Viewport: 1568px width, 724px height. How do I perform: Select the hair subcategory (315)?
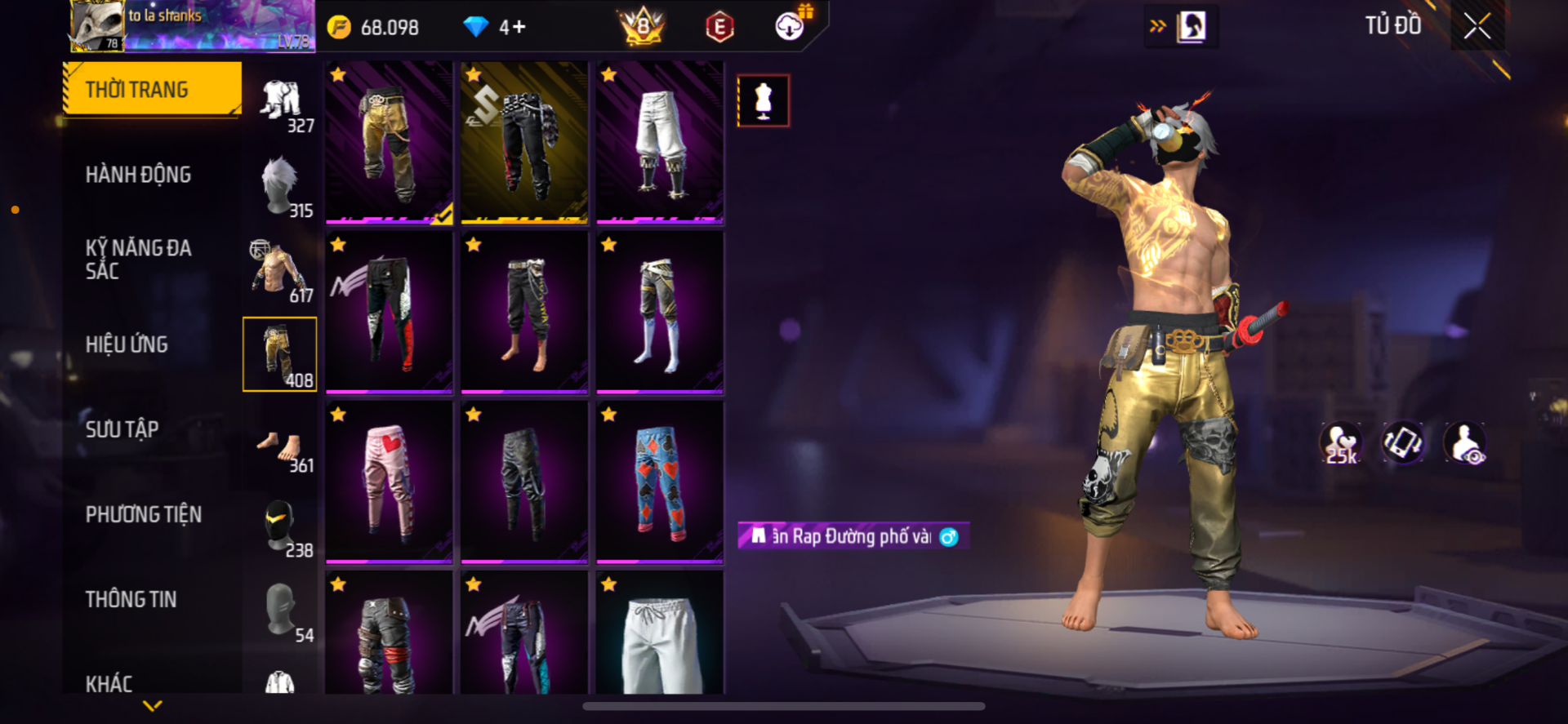click(x=281, y=188)
